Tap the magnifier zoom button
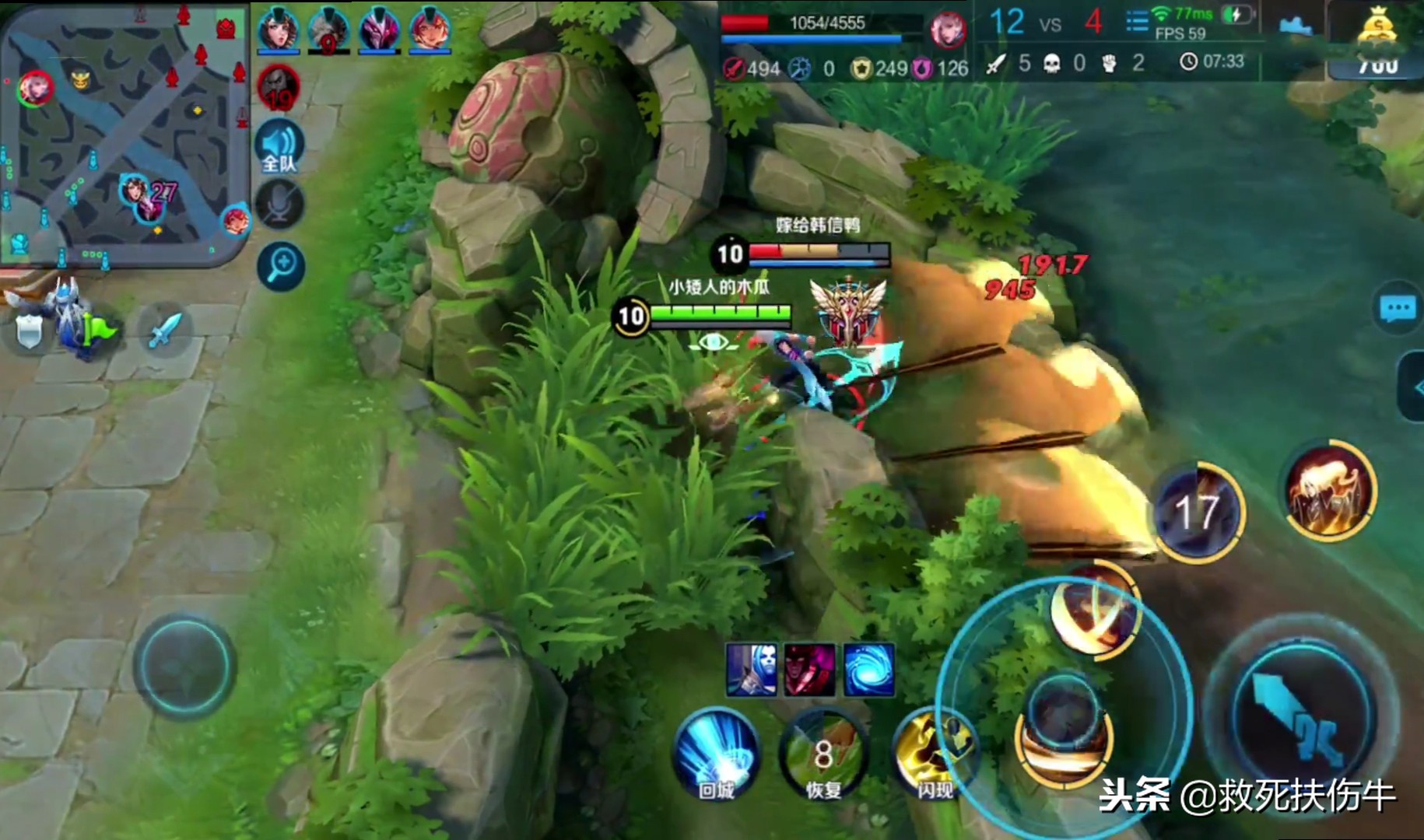 pos(280,266)
